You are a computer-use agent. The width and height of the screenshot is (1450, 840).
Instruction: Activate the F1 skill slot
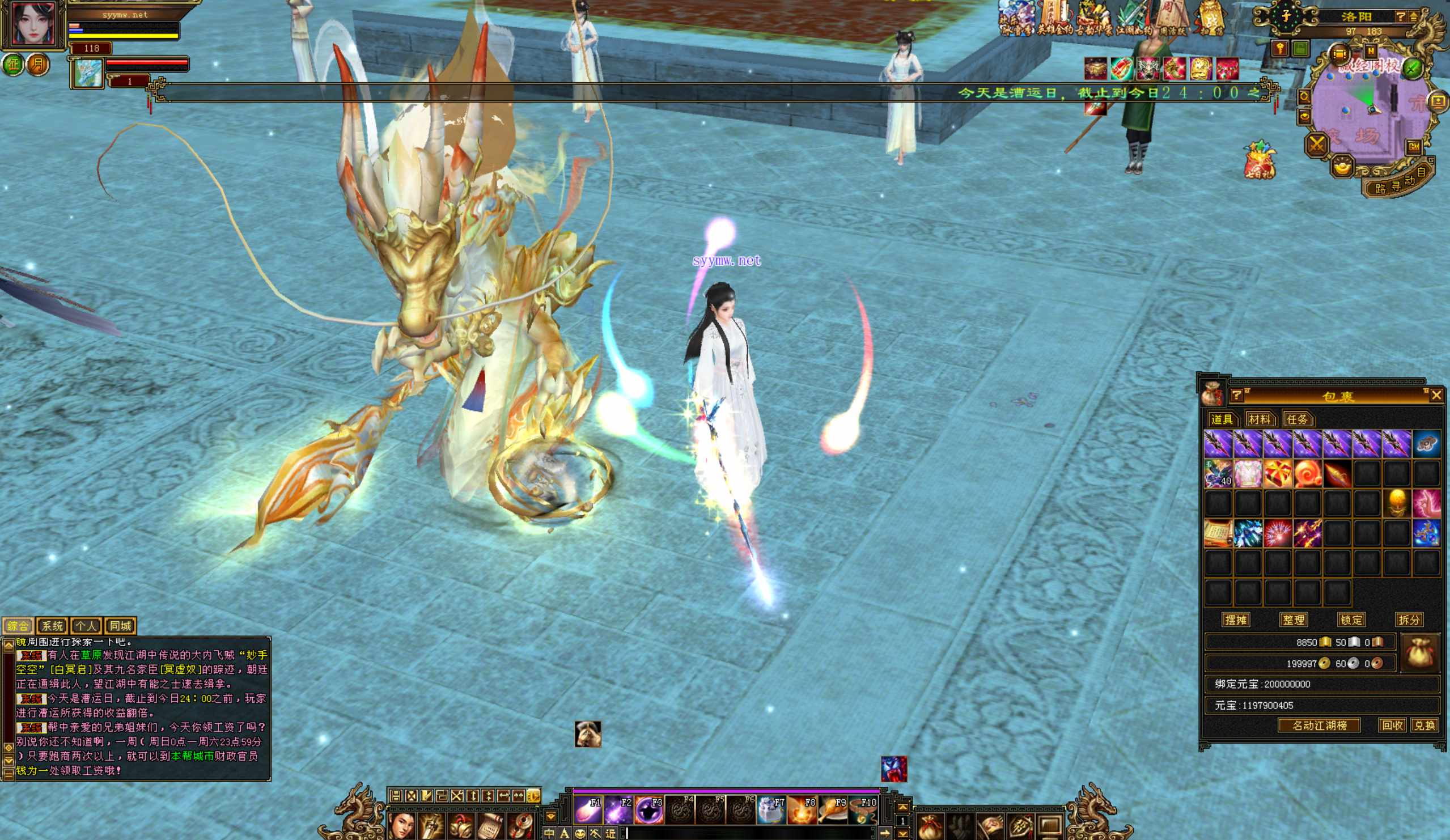tap(588, 810)
